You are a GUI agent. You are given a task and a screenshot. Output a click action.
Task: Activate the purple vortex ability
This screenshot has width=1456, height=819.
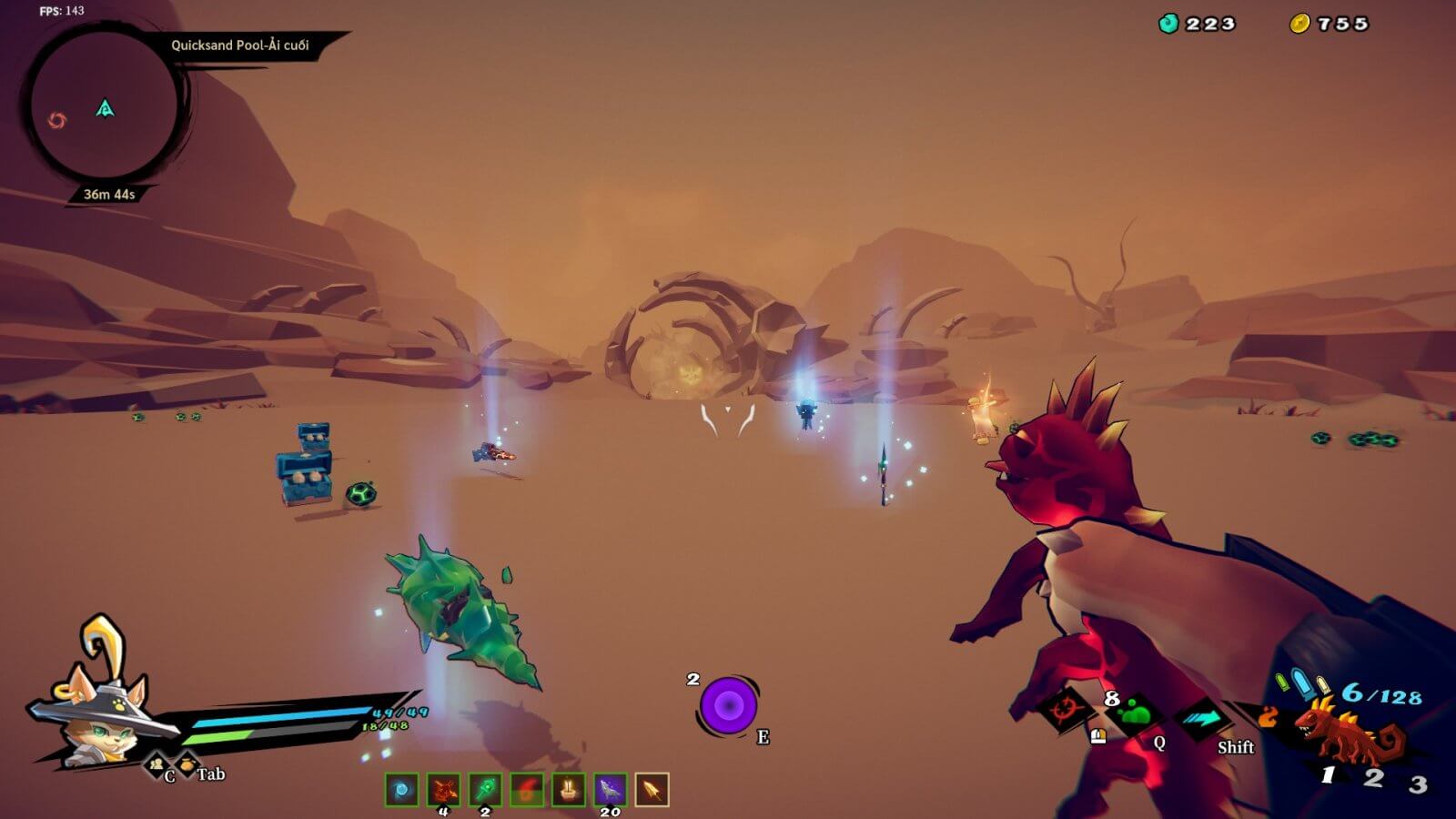point(728,705)
